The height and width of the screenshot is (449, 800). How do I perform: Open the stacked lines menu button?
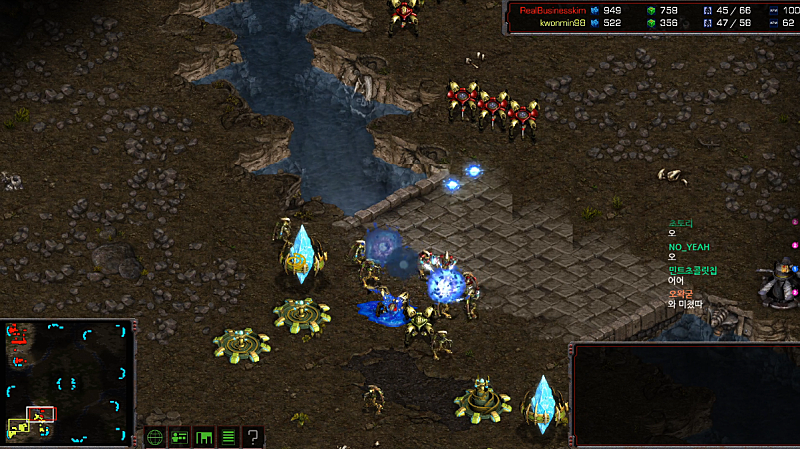click(228, 437)
